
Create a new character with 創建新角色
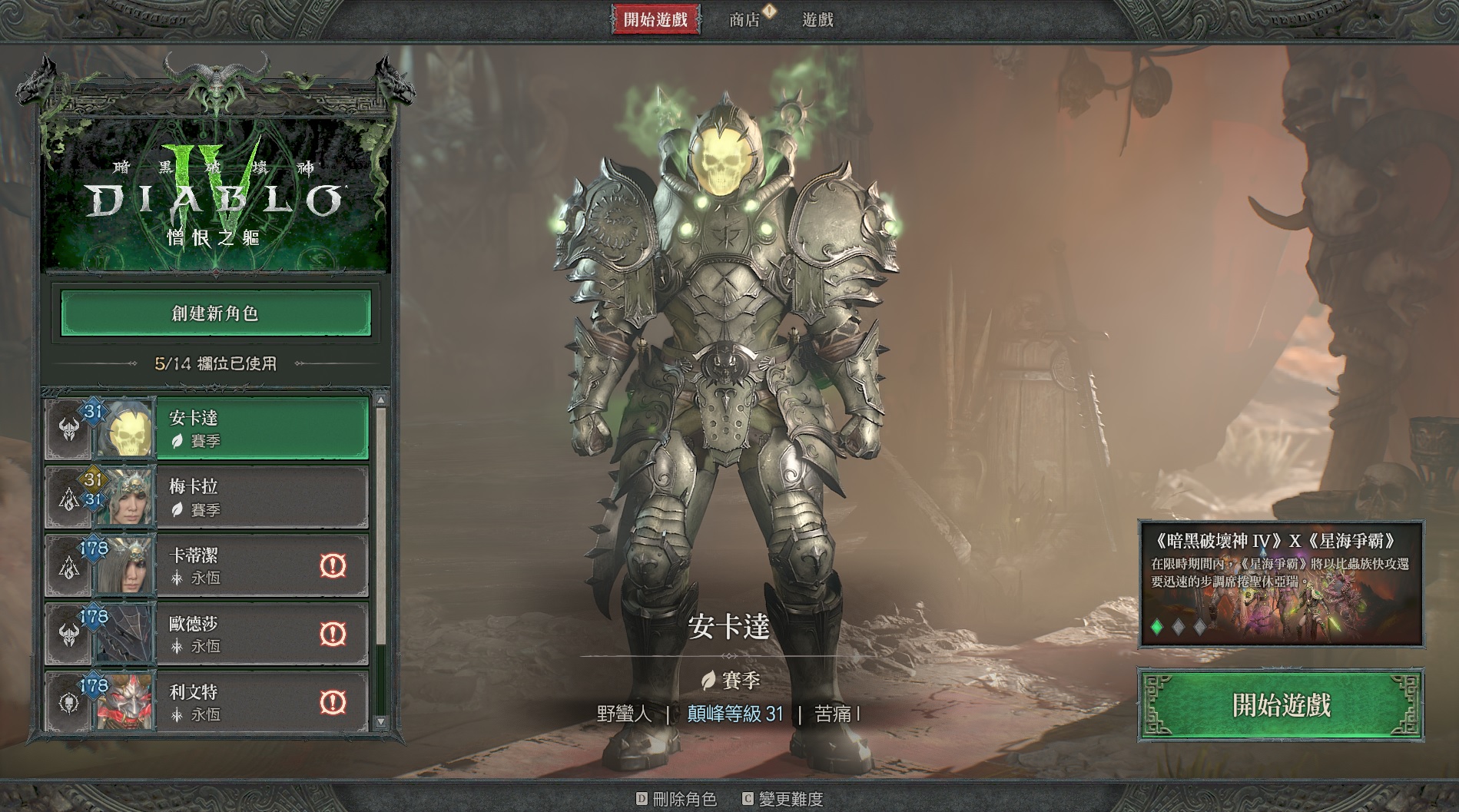pos(216,313)
